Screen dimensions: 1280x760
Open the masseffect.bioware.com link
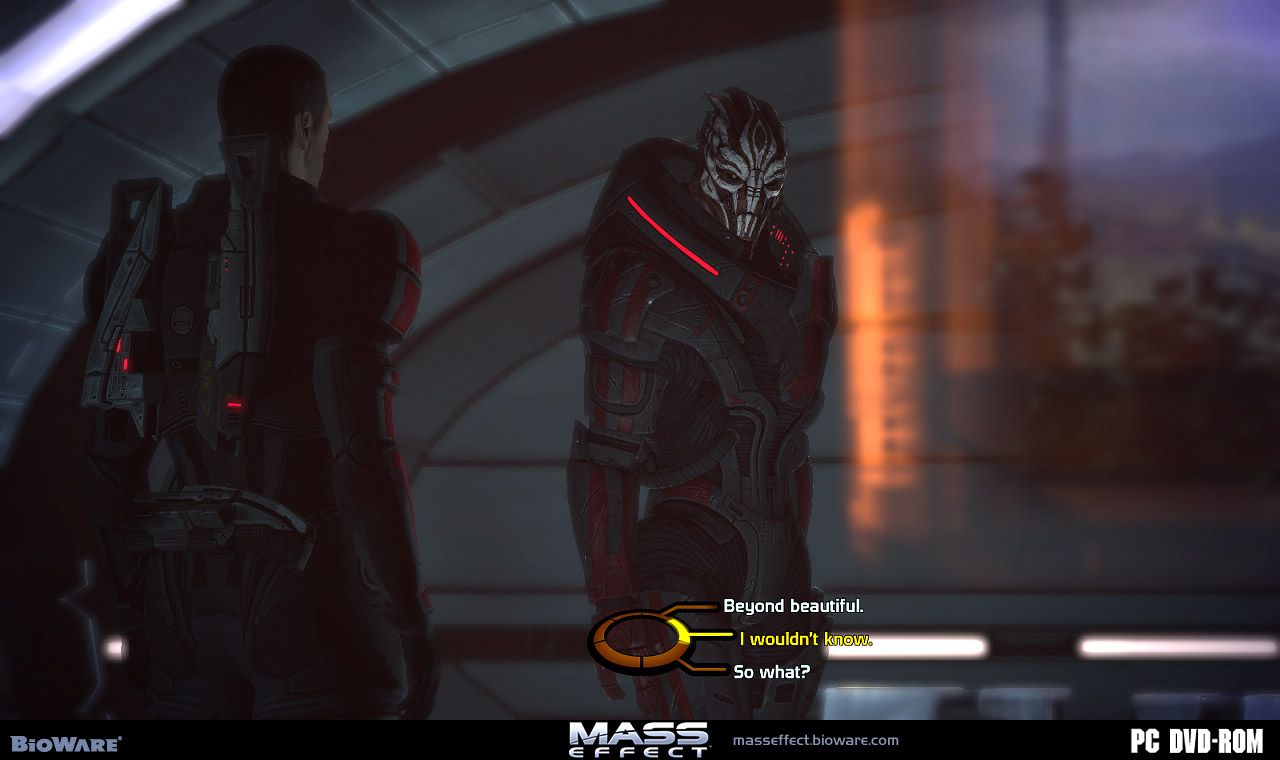coord(815,741)
